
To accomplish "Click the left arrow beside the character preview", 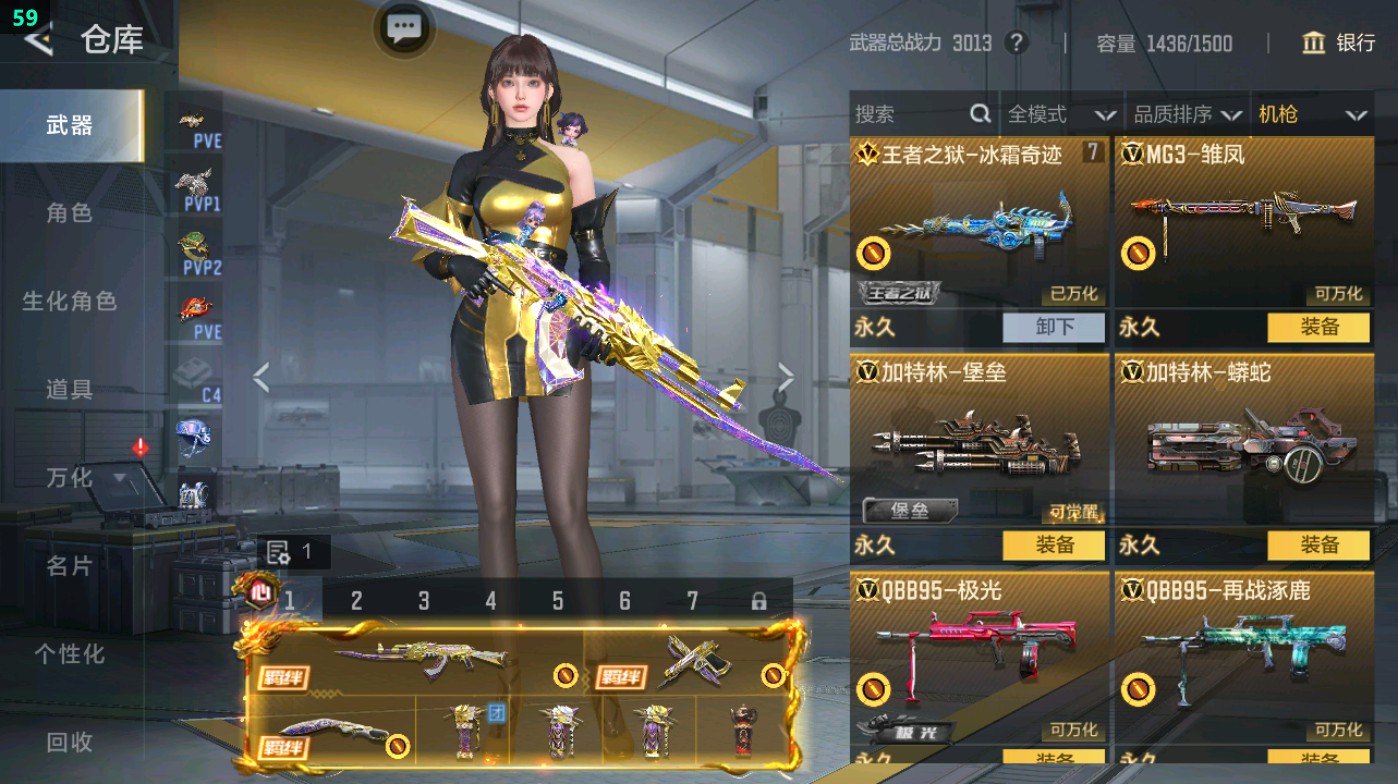I will 262,375.
